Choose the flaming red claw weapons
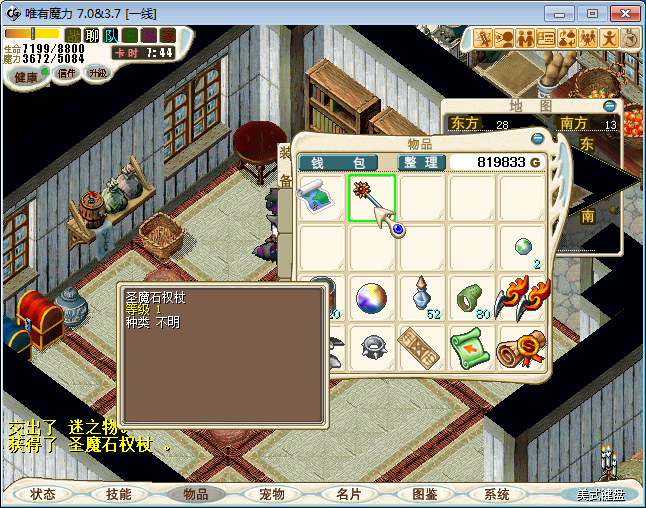This screenshot has height=508, width=646. (x=522, y=297)
